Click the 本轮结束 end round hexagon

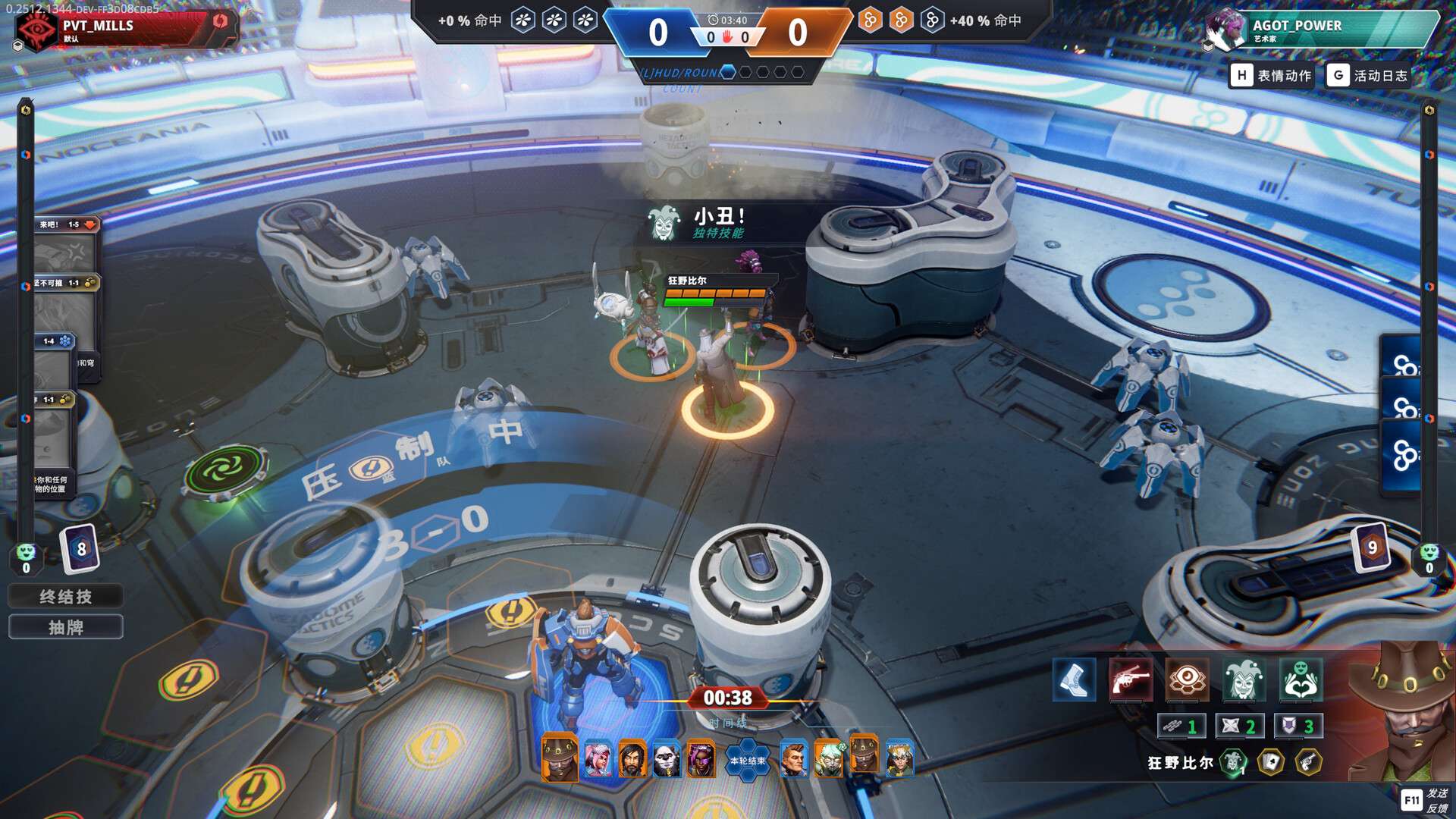pyautogui.click(x=747, y=761)
